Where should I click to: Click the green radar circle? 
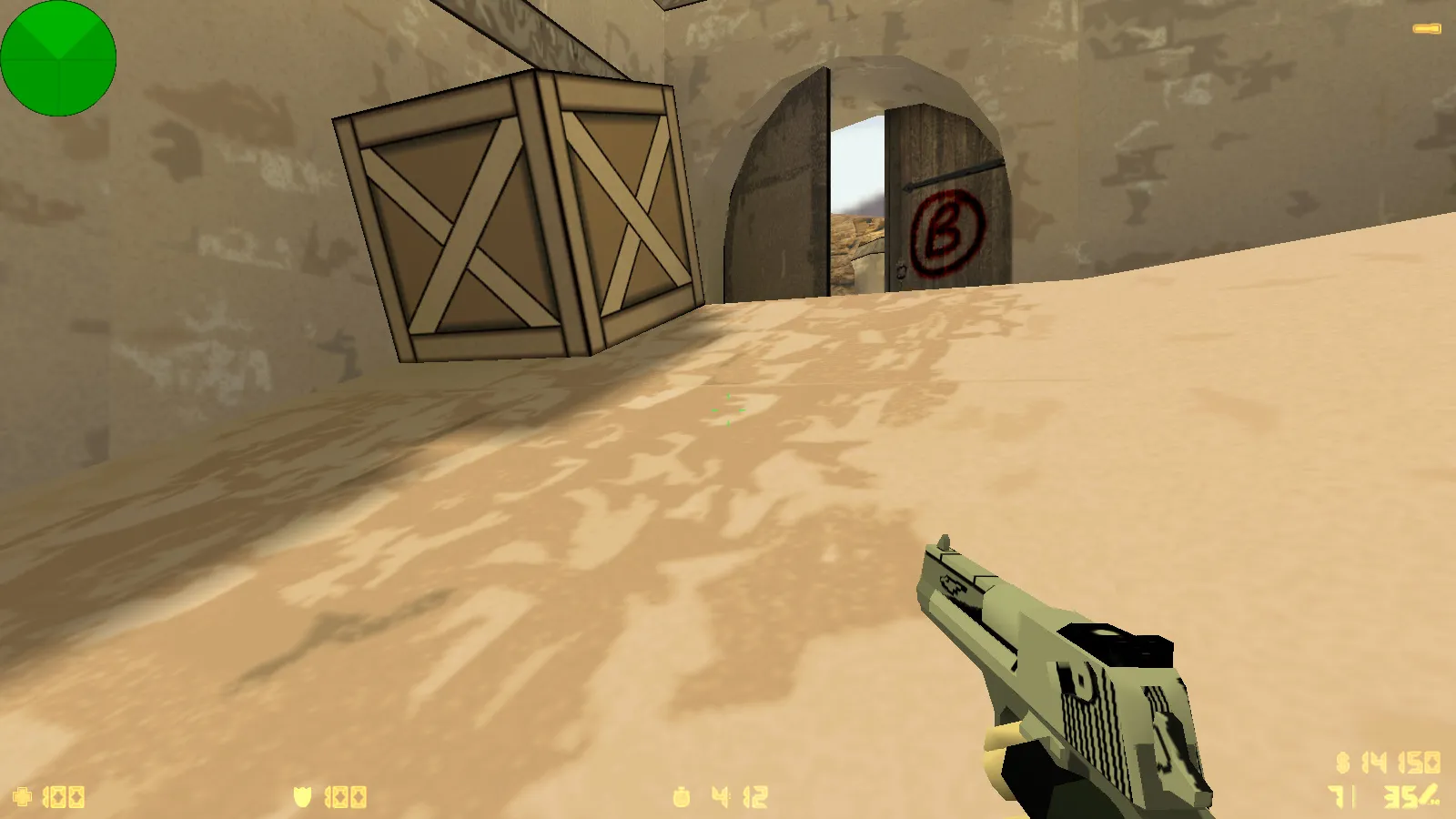point(58,57)
